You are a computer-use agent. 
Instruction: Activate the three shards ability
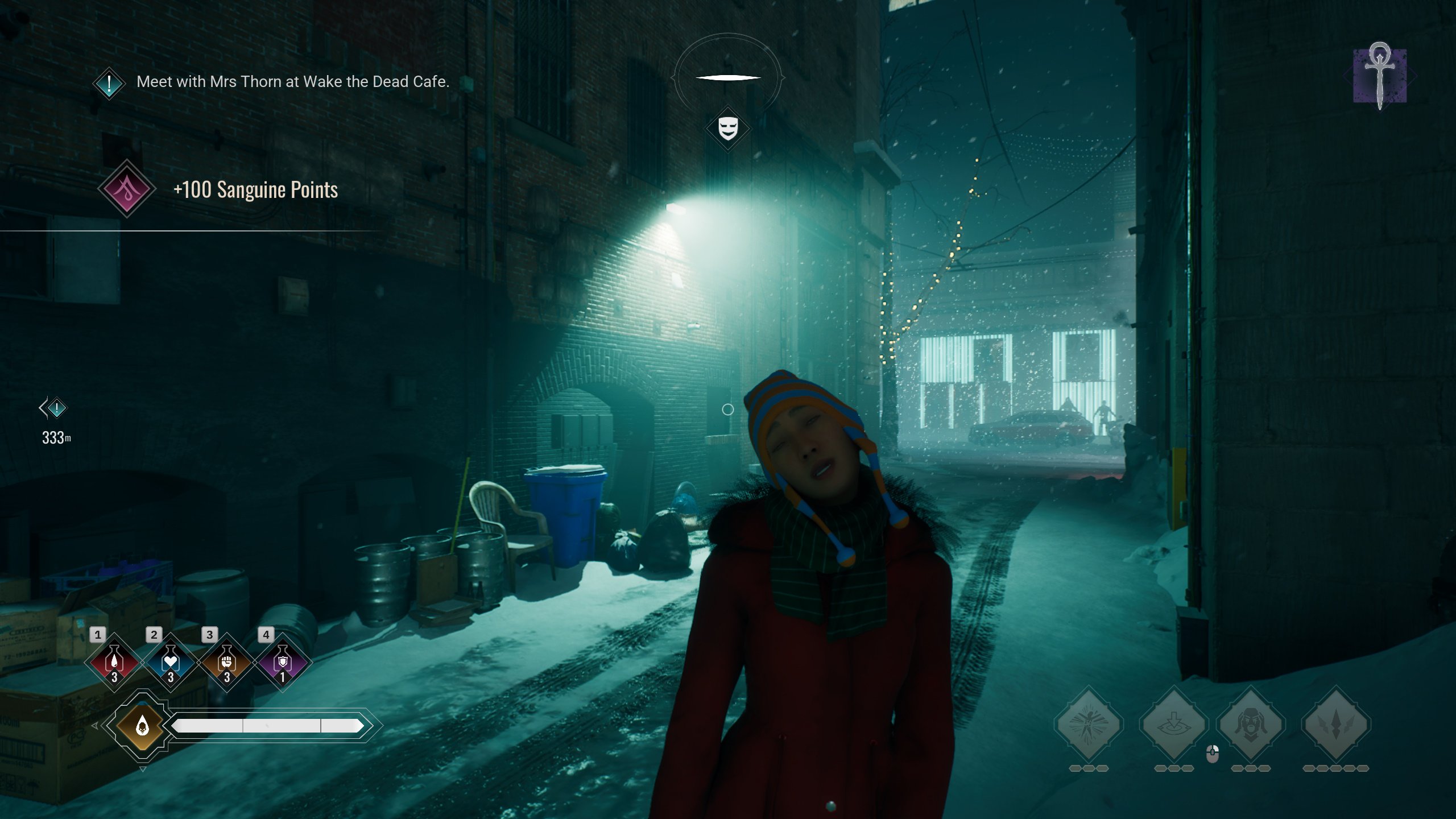point(1336,725)
